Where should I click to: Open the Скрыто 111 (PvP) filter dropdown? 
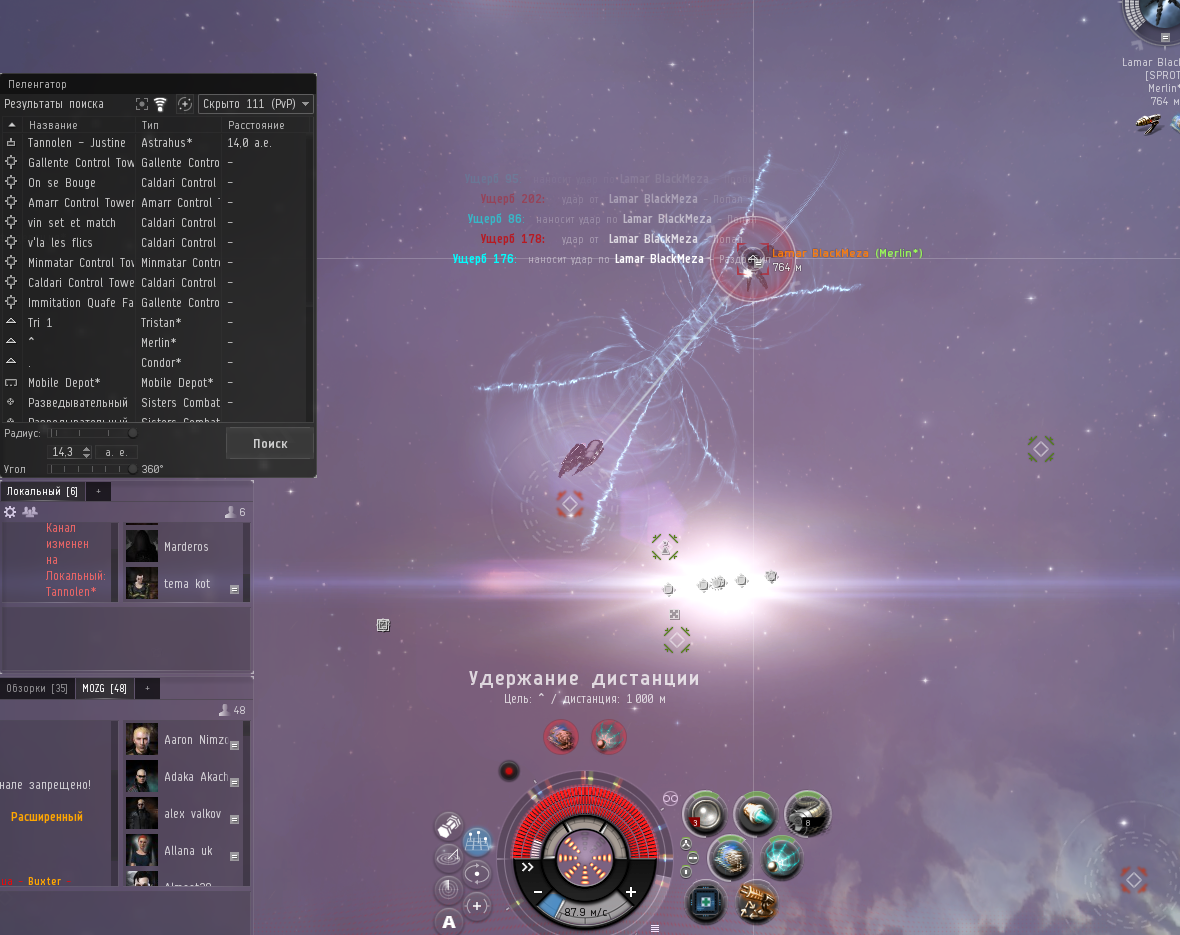tap(256, 104)
